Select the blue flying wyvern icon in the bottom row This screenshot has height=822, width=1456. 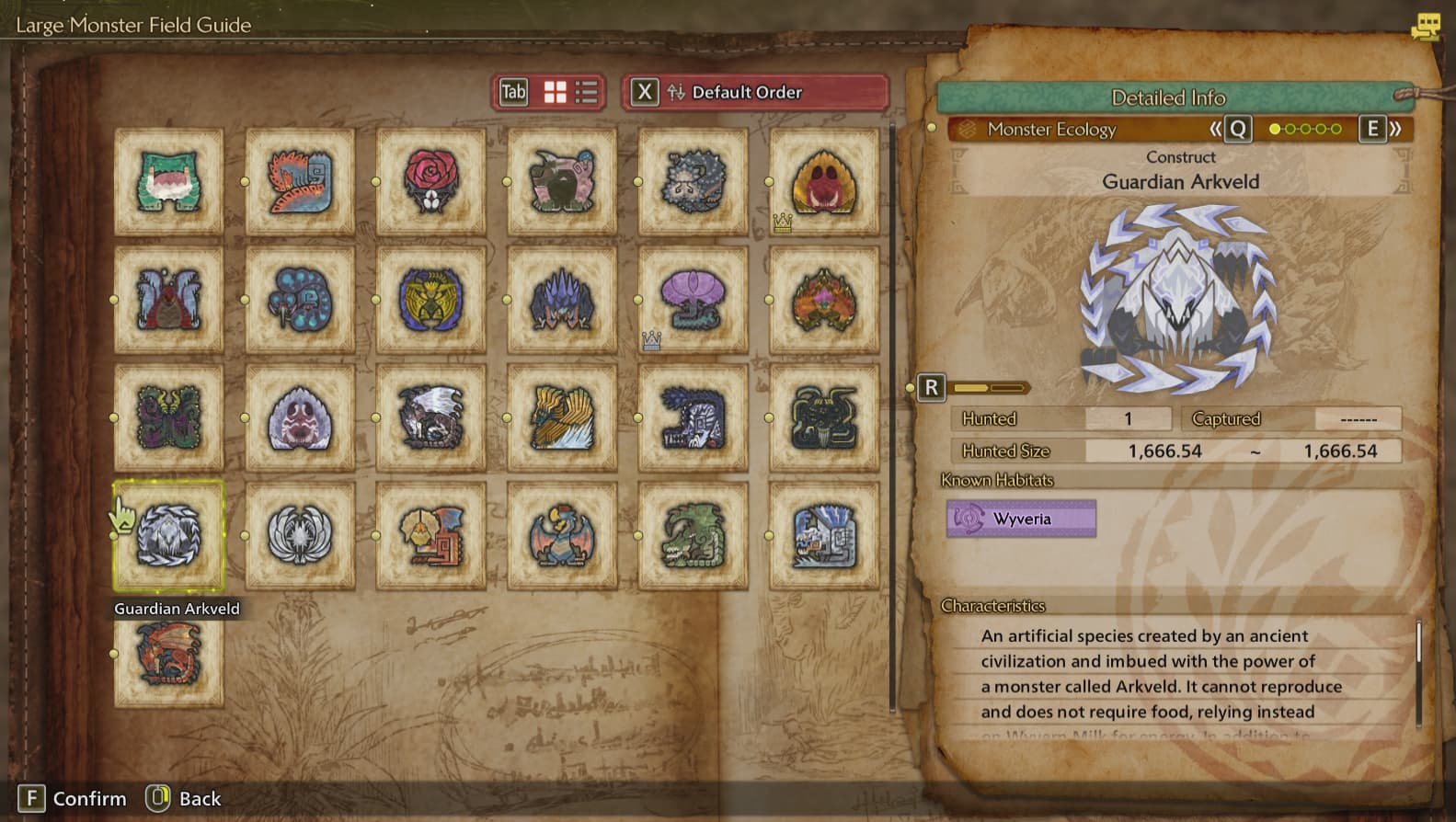pos(562,534)
